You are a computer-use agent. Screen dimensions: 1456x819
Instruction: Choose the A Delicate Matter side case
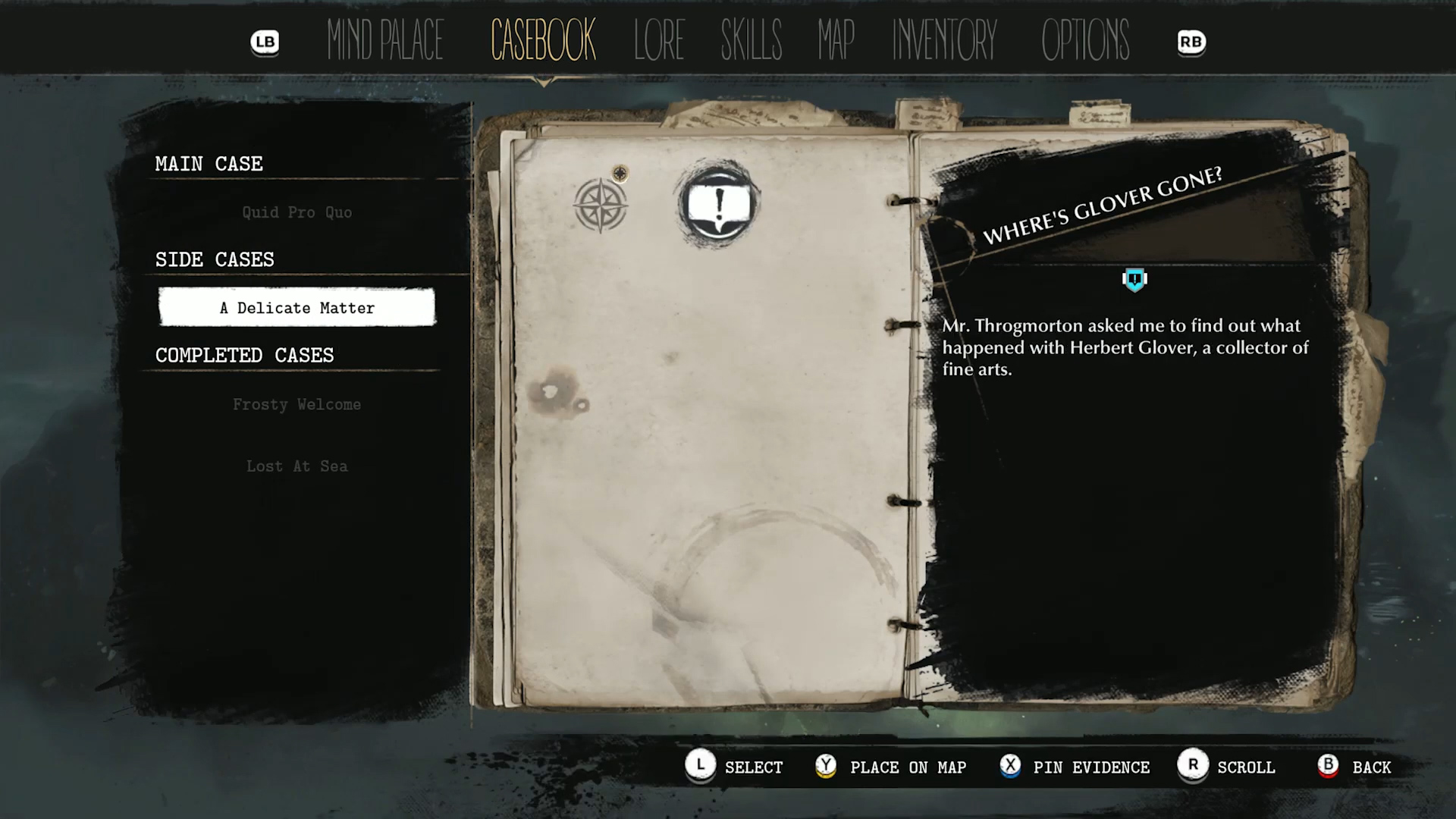pos(297,308)
